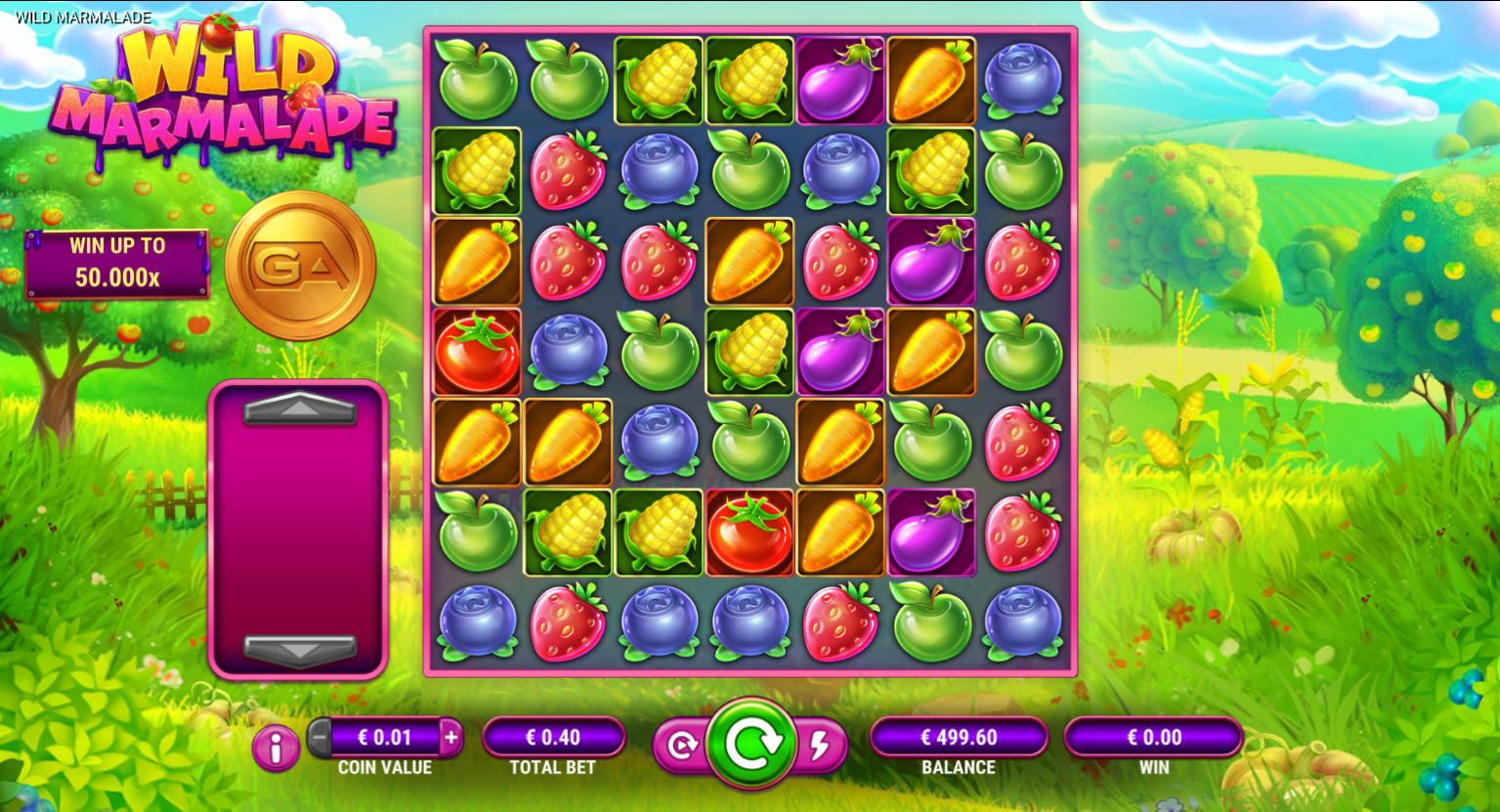
Task: Decrease the coin value with minus
Action: pos(321,738)
